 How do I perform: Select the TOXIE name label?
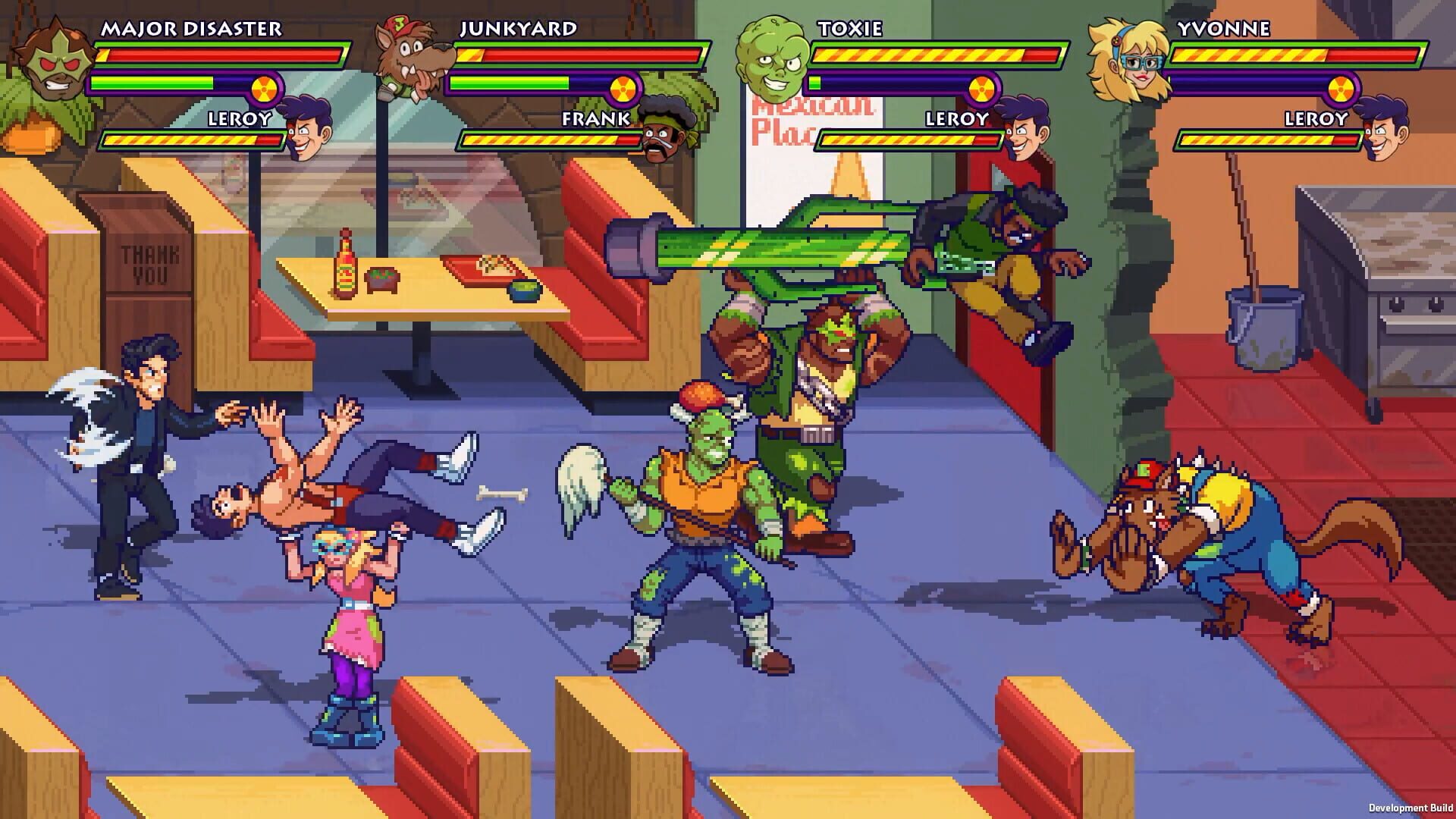[850, 29]
